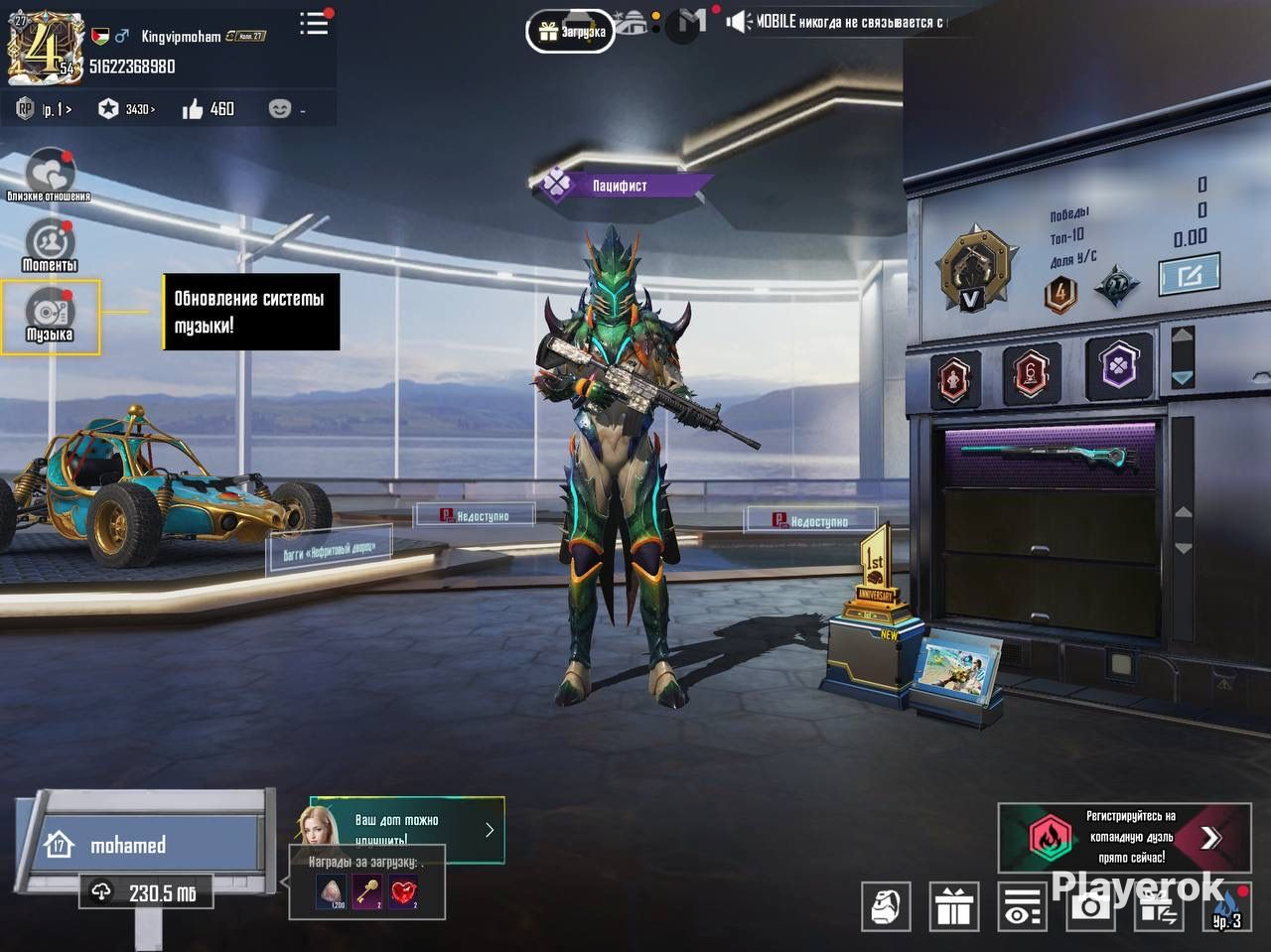Select the purple clover achievement badge
1271x952 pixels.
[x=1120, y=367]
